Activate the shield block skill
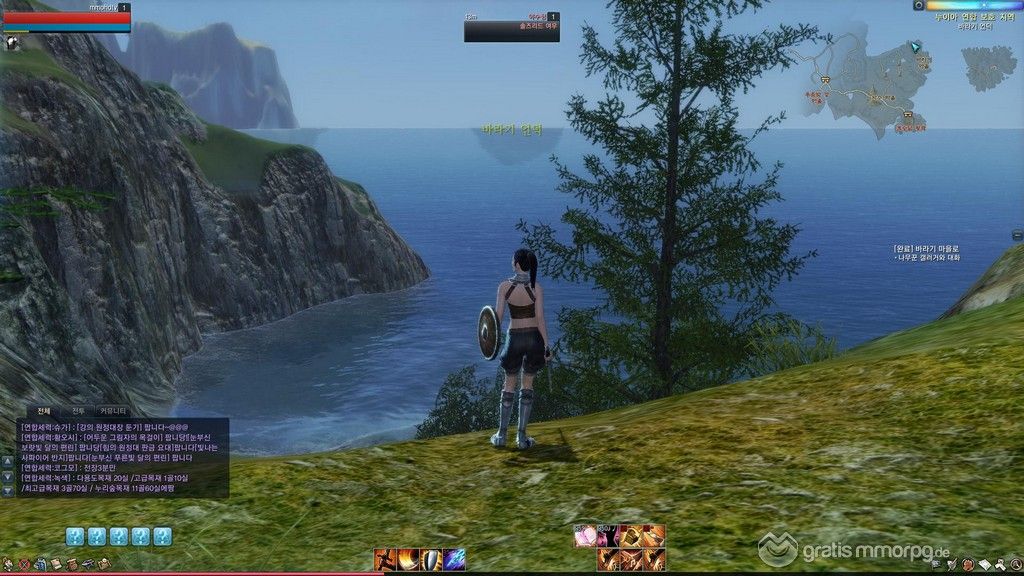The width and height of the screenshot is (1024, 576). (x=431, y=560)
